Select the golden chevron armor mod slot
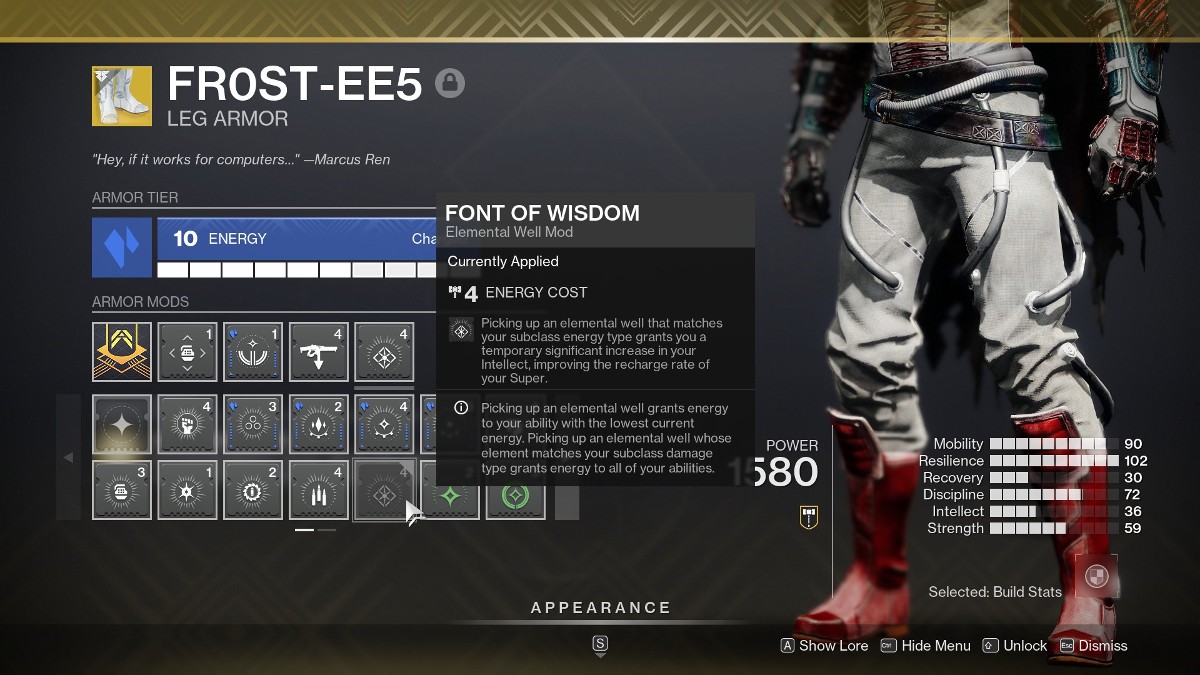The height and width of the screenshot is (675, 1200). [122, 351]
